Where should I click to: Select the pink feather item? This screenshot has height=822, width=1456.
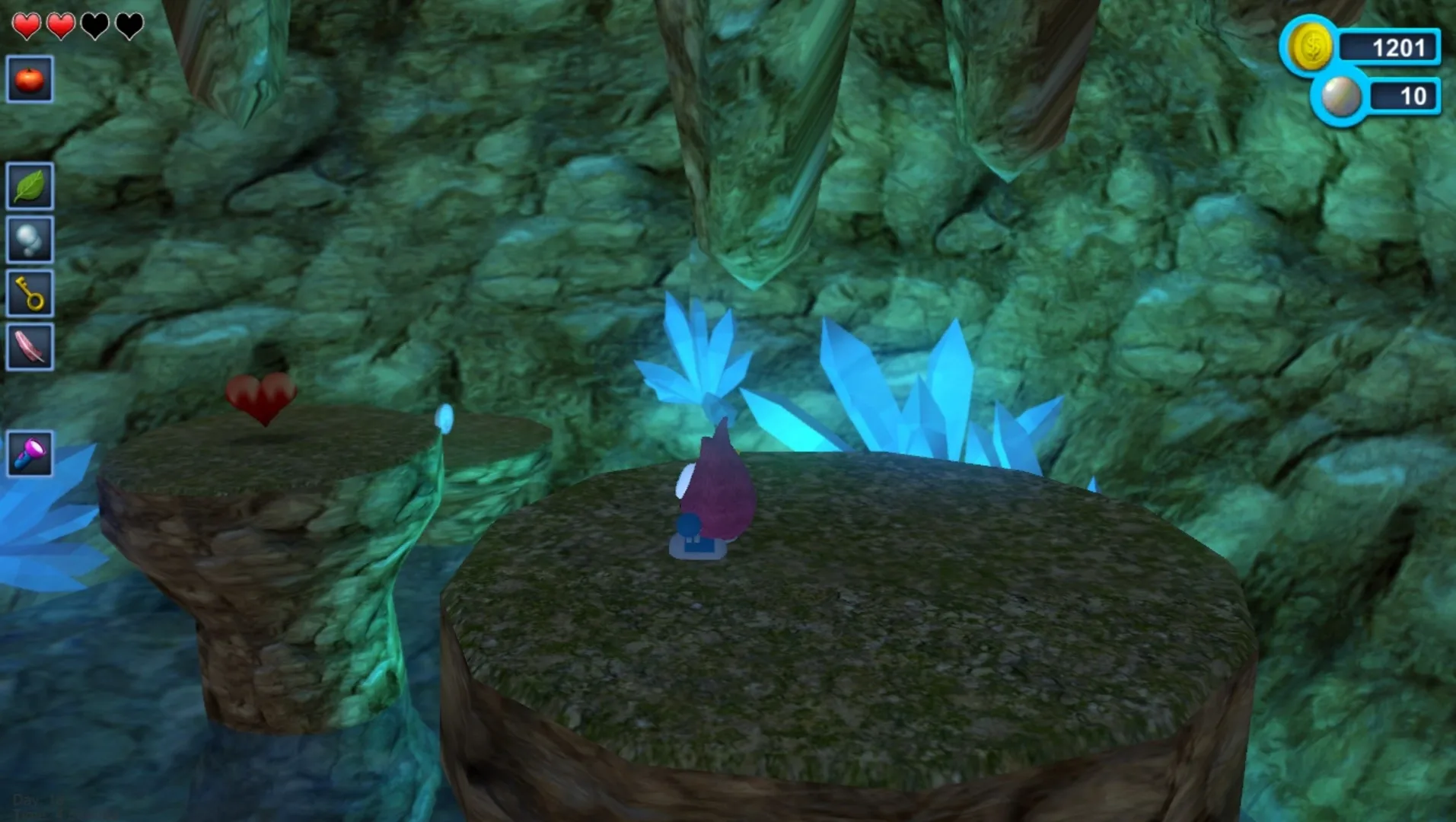click(x=29, y=346)
